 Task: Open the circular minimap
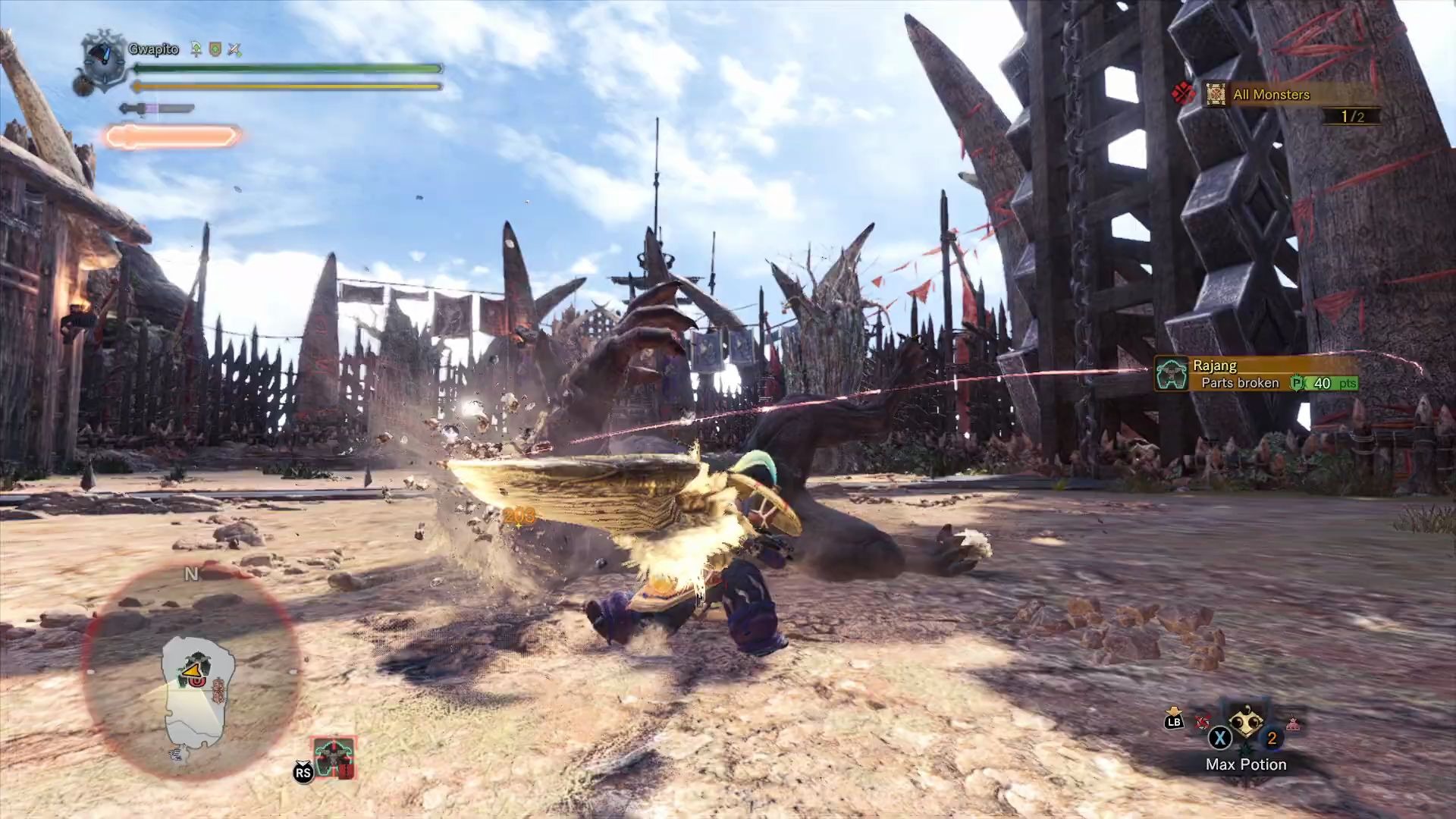click(191, 670)
